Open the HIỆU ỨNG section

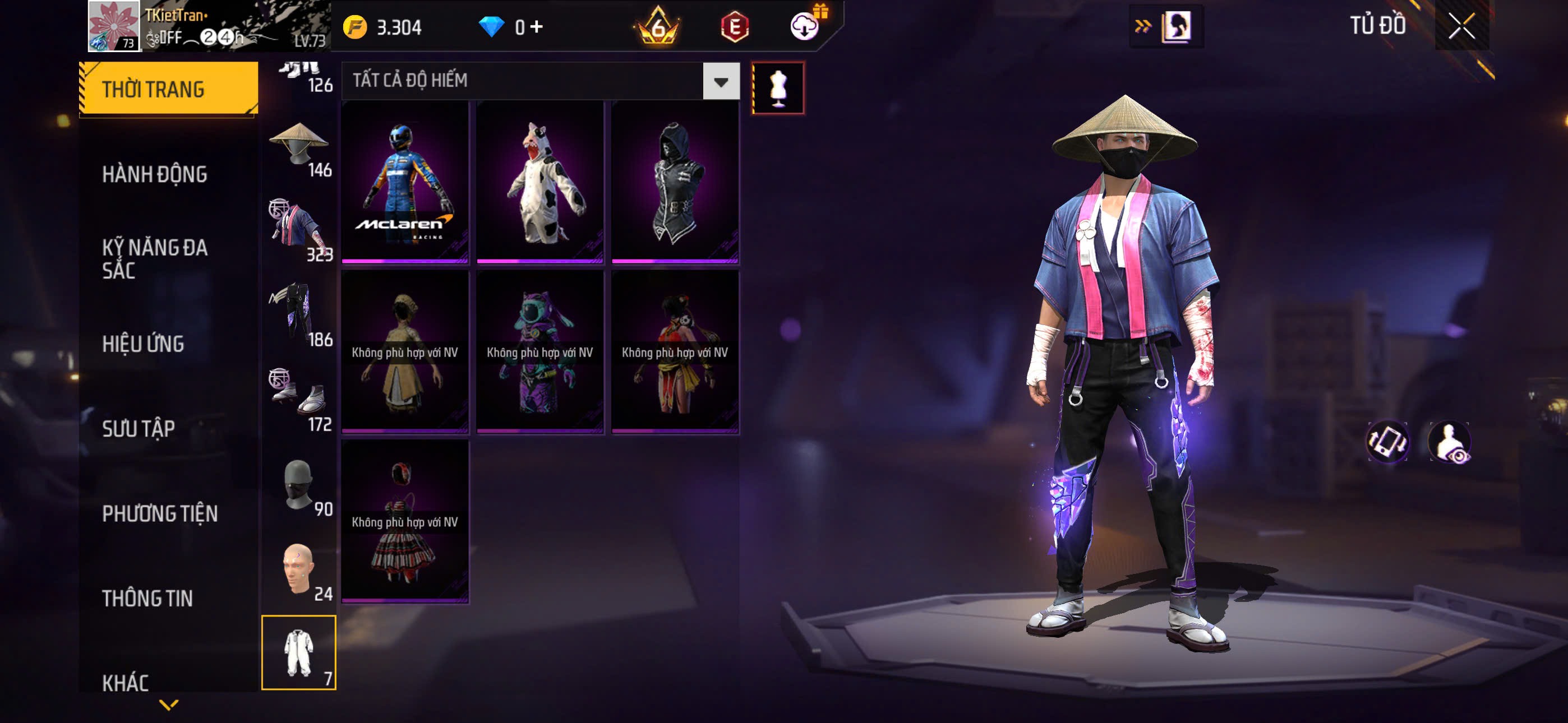(143, 344)
